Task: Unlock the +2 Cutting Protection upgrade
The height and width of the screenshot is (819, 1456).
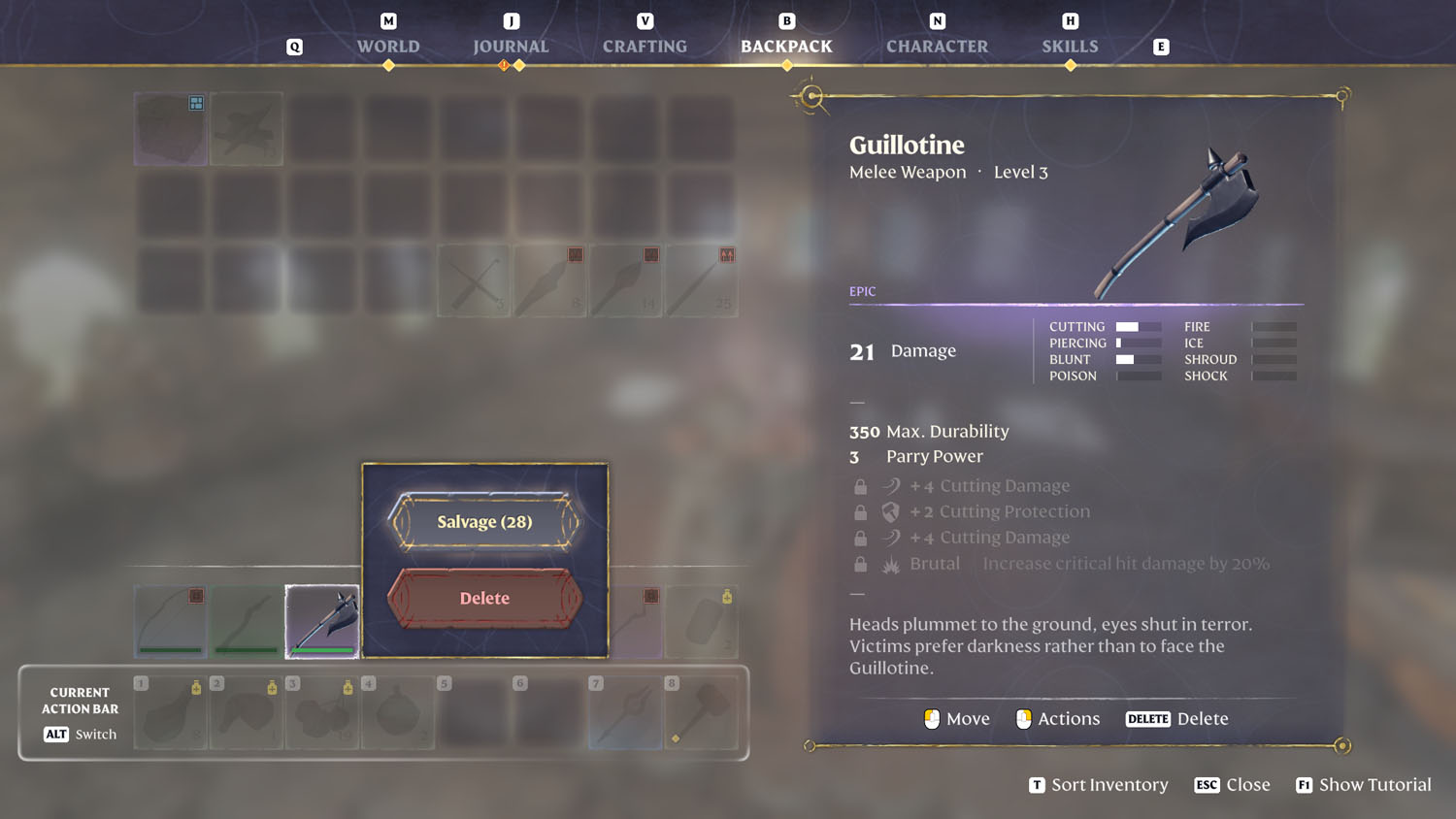Action: tap(860, 511)
